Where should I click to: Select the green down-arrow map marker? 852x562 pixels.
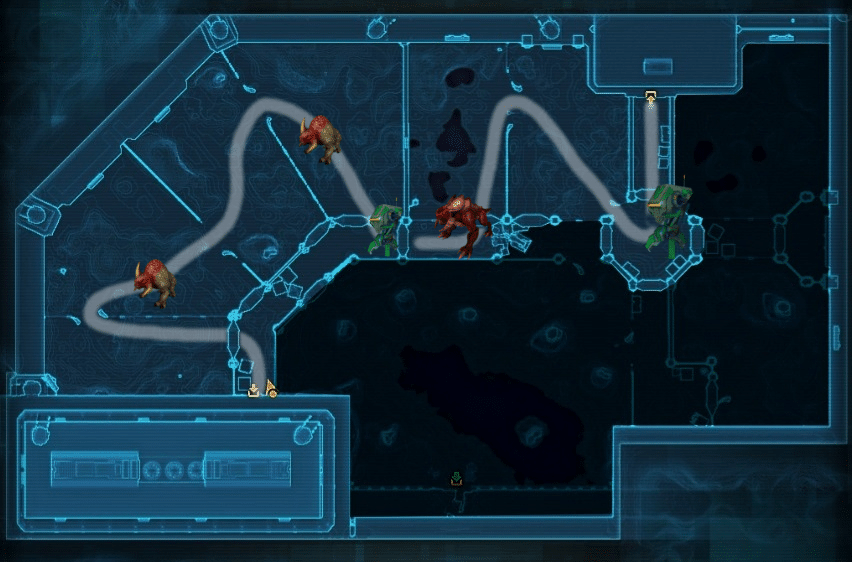tap(456, 477)
